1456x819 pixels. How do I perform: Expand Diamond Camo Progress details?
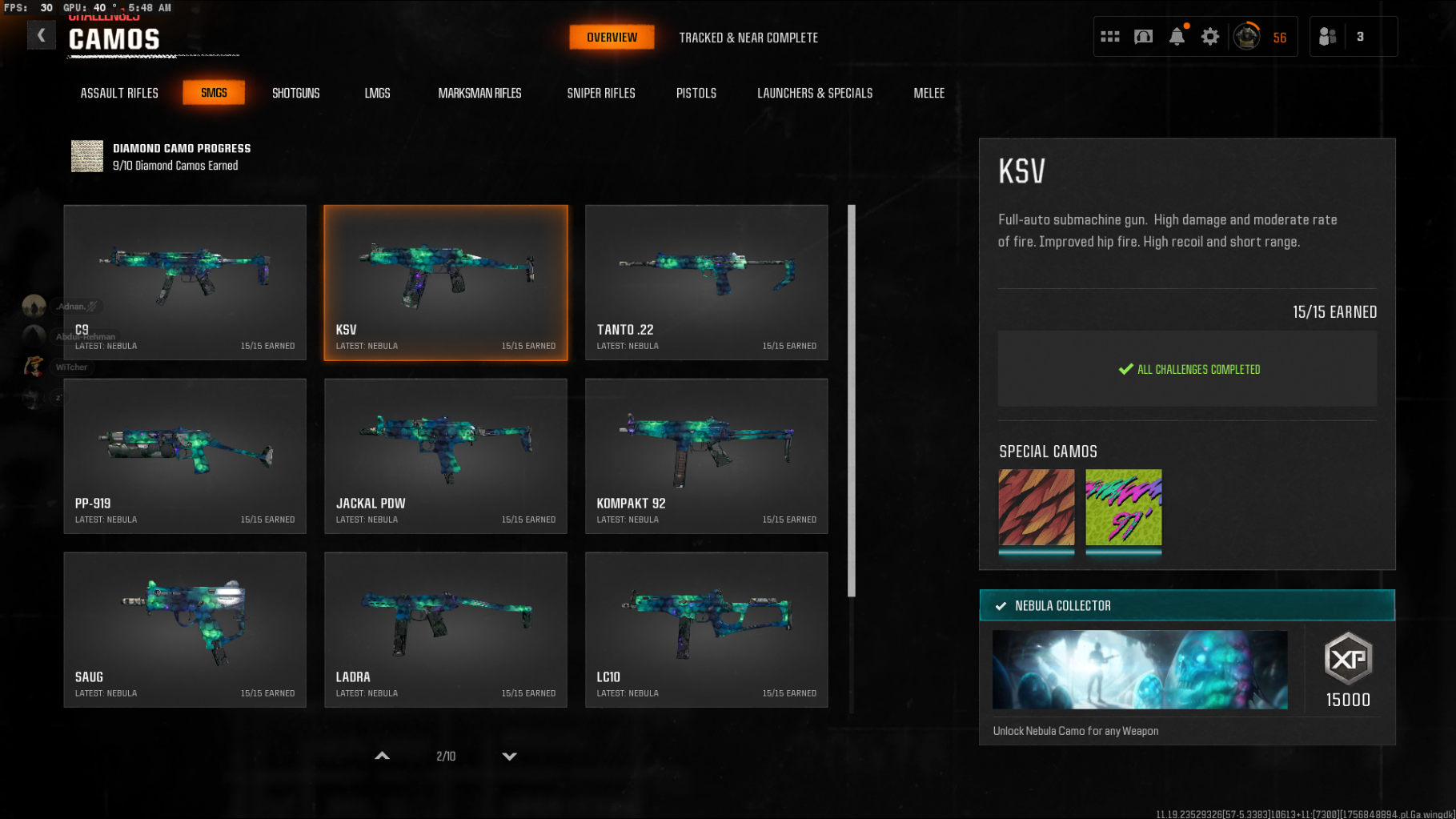[x=159, y=156]
